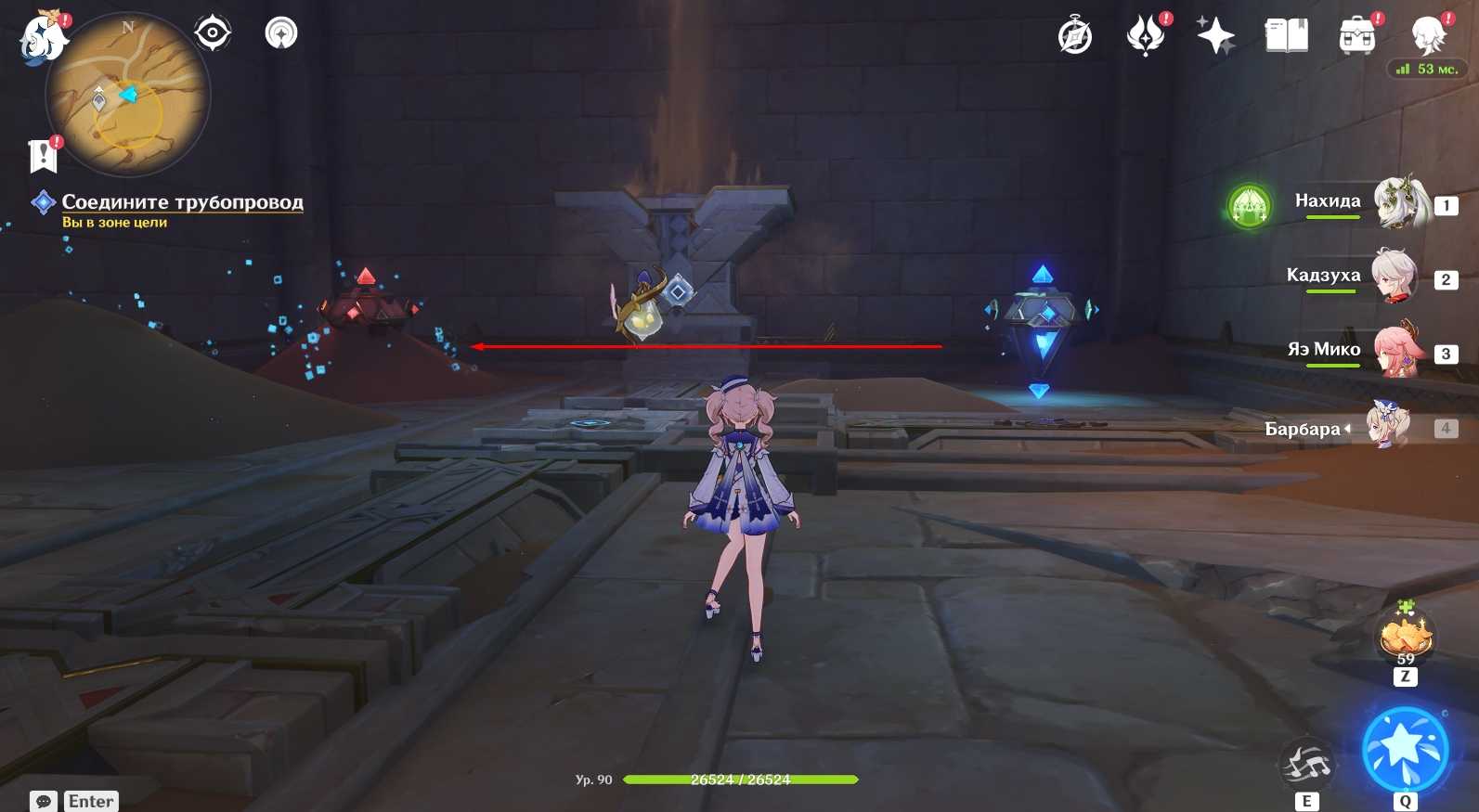Open the round emblem icon beside the minimap

point(281,33)
